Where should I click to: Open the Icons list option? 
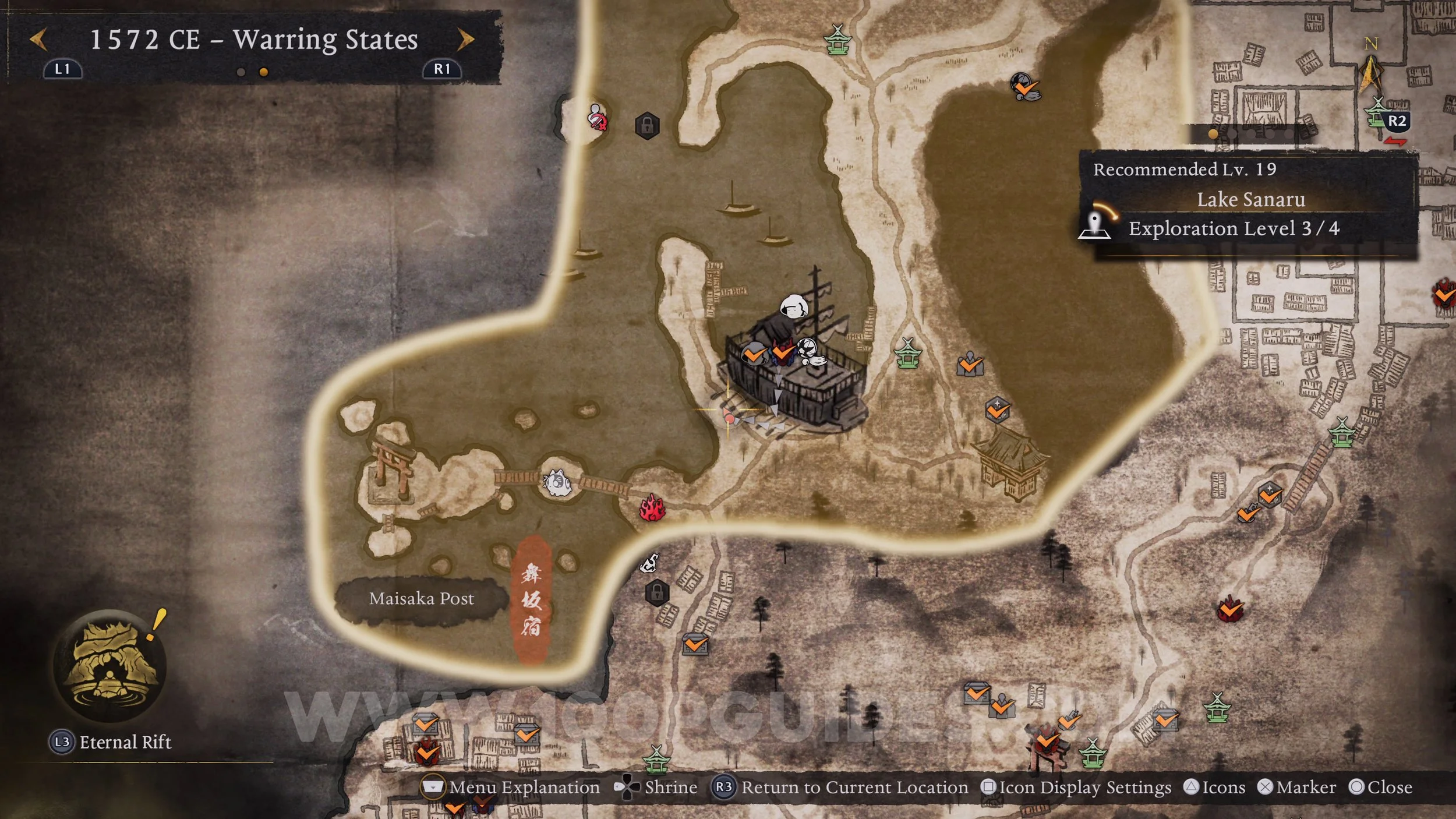tap(1215, 788)
